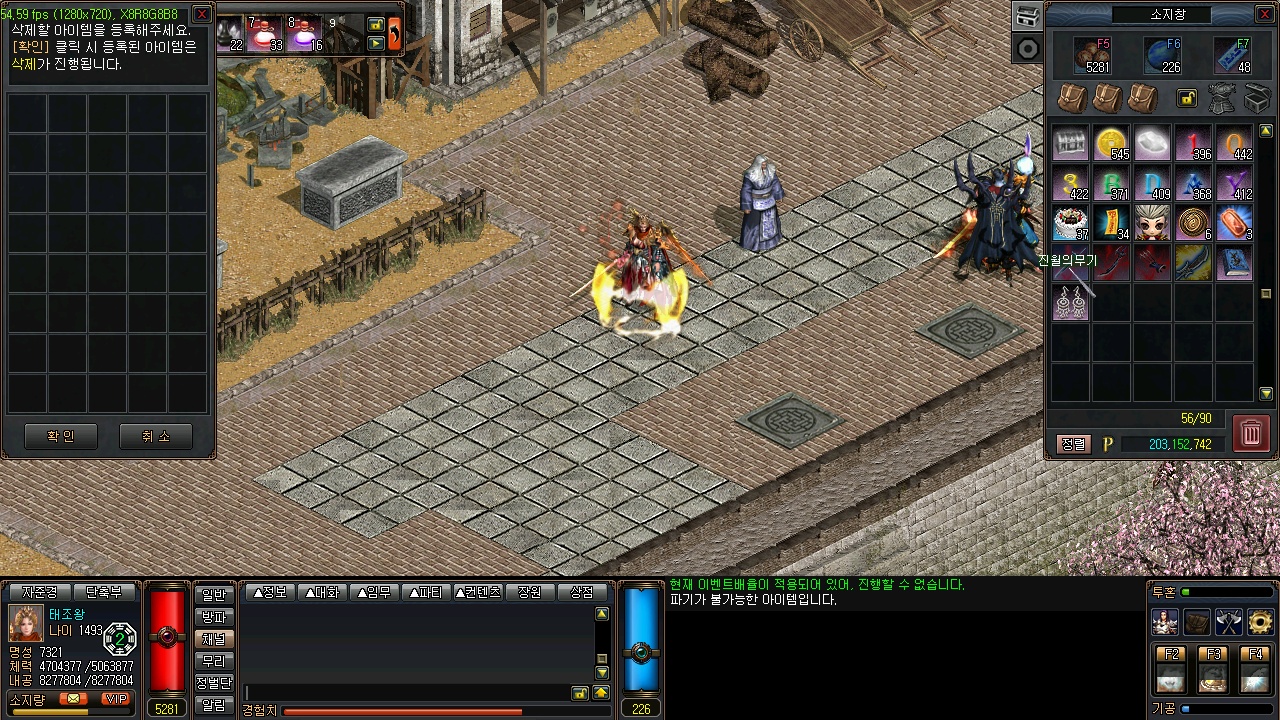Viewport: 1280px width, 720px height.
Task: Open the mail envelope icon
Action: tap(73, 698)
